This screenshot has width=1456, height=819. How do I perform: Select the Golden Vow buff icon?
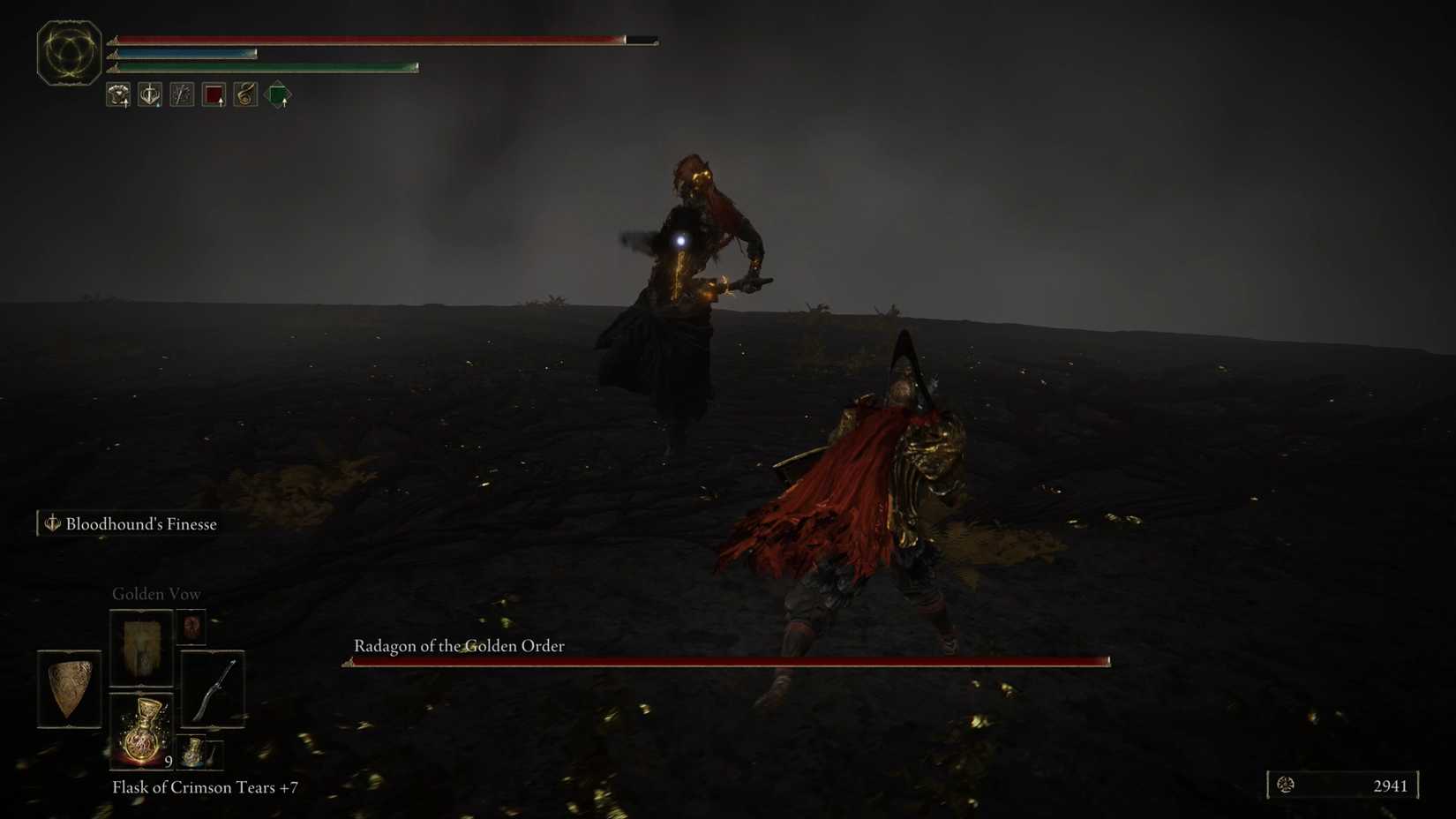click(x=118, y=94)
